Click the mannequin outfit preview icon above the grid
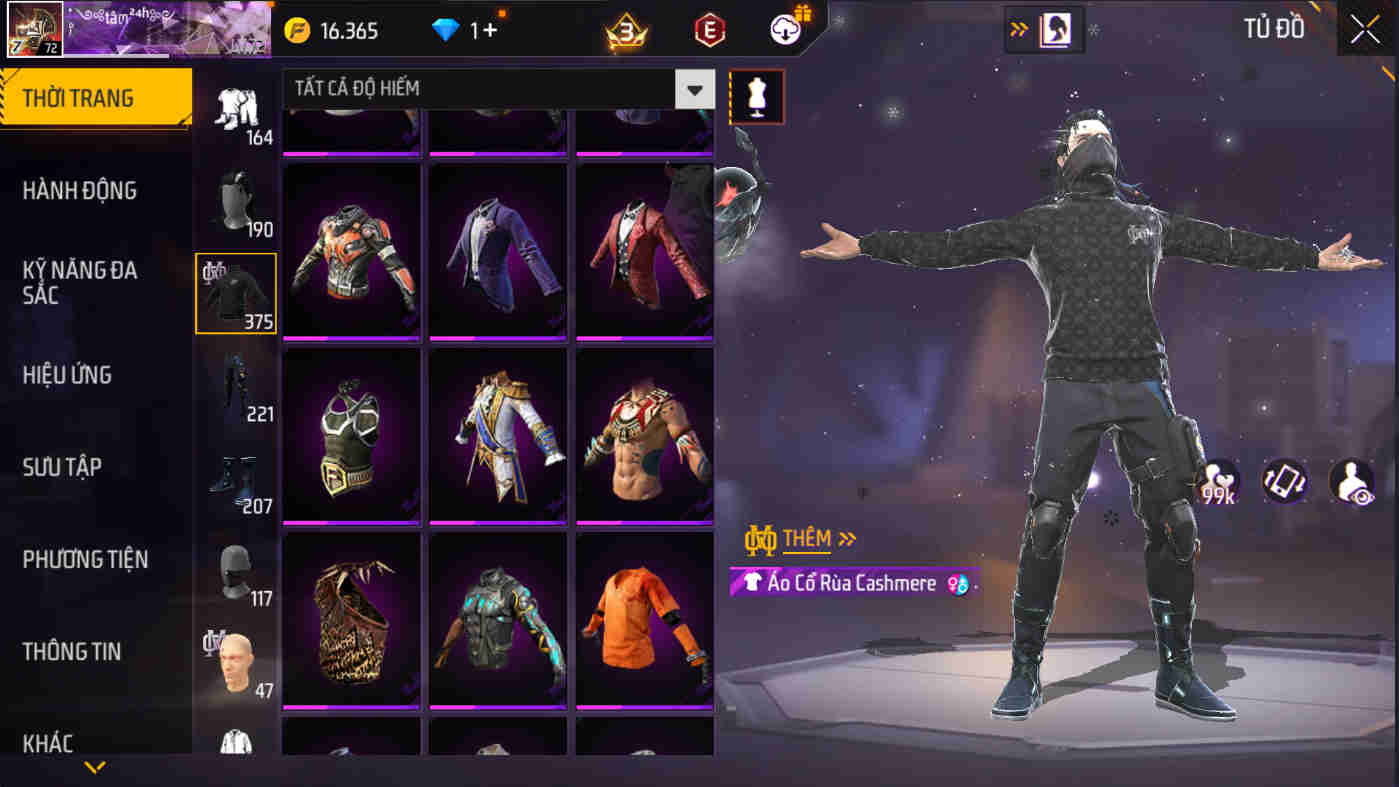 pos(756,98)
